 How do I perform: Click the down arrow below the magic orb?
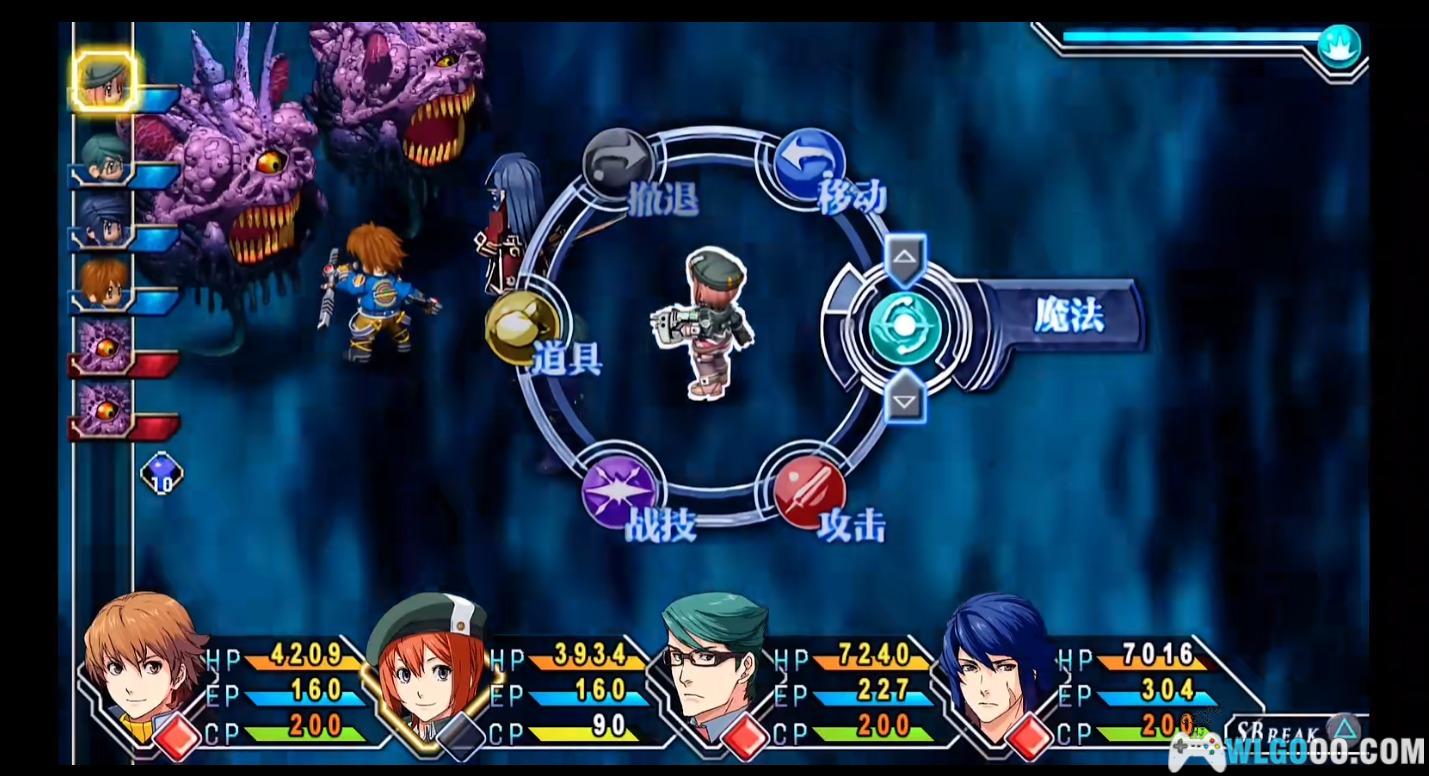905,400
